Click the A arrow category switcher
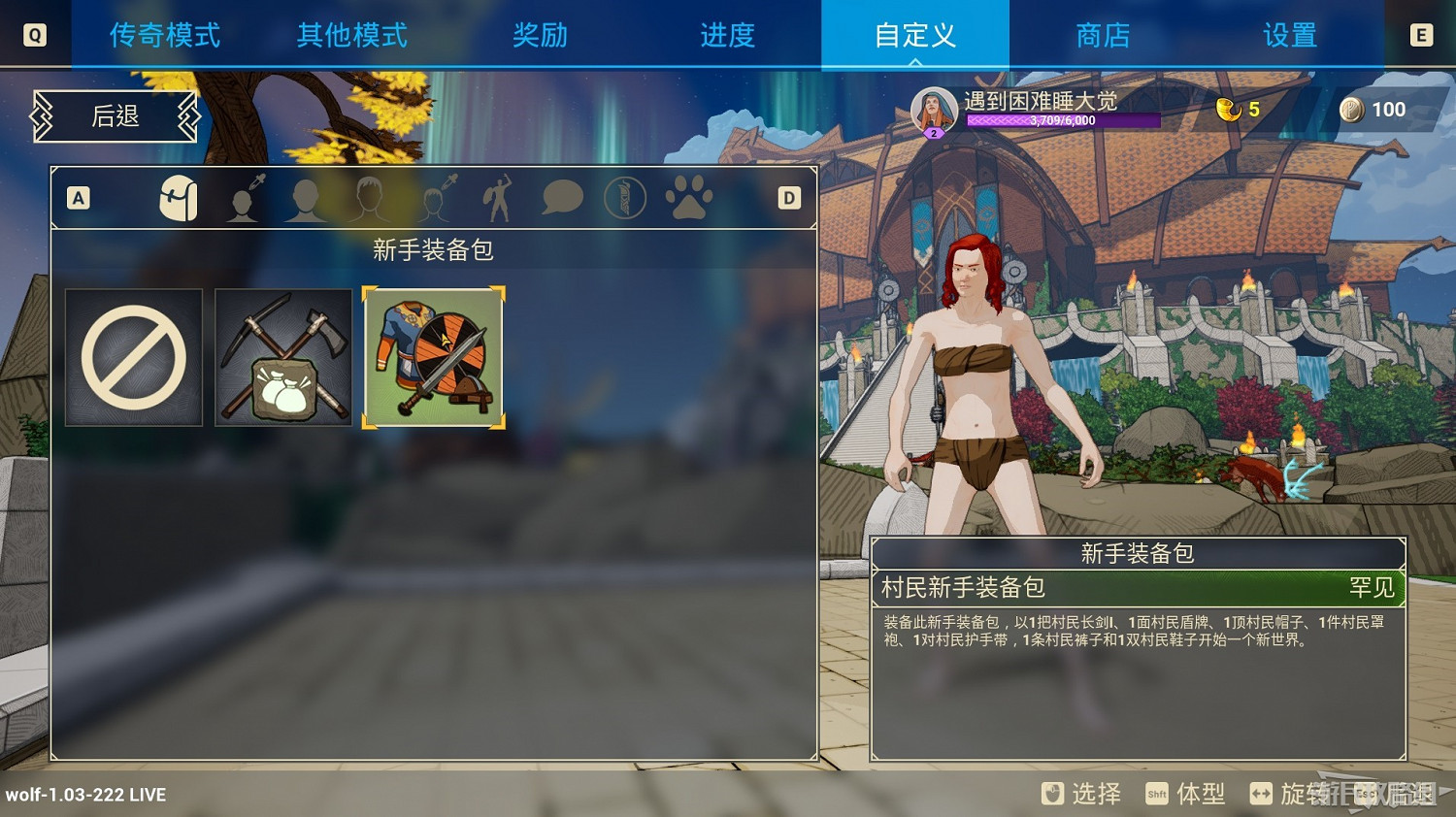 [78, 197]
